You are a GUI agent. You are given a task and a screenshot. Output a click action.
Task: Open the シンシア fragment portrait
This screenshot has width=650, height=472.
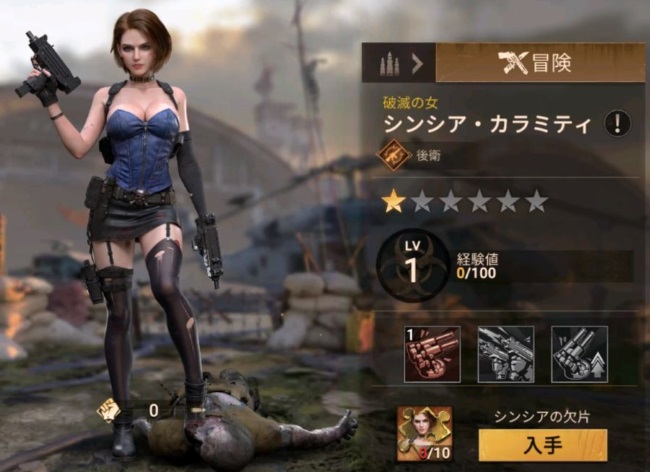(x=424, y=433)
